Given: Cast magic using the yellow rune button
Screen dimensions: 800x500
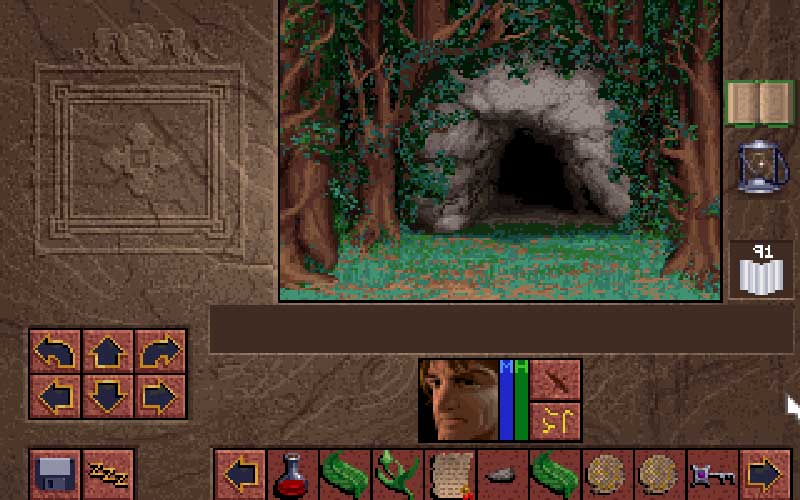Looking at the screenshot, I should coord(555,422).
